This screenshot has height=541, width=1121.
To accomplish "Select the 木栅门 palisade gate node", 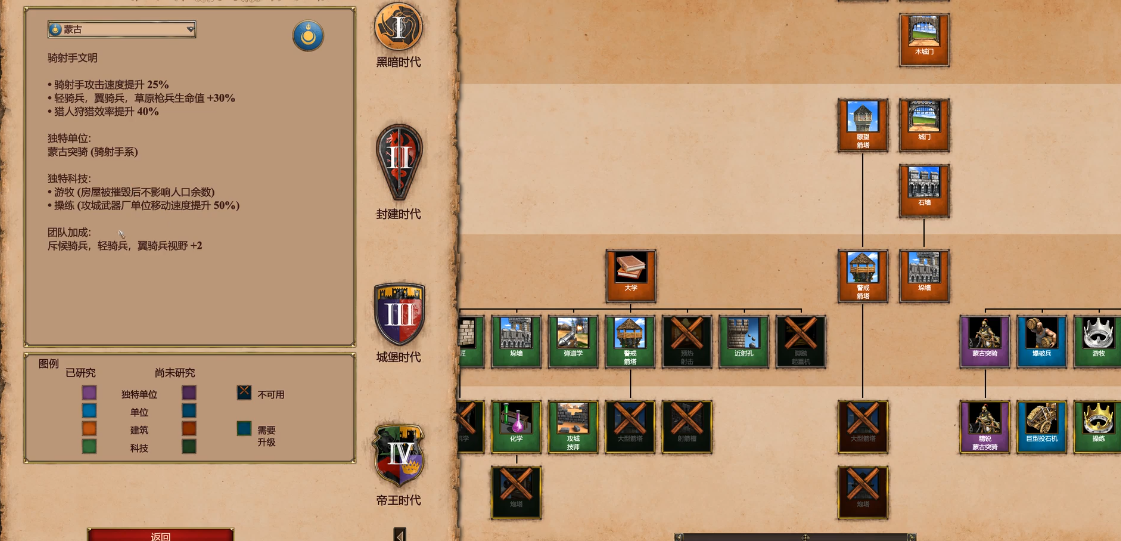I will click(x=924, y=39).
